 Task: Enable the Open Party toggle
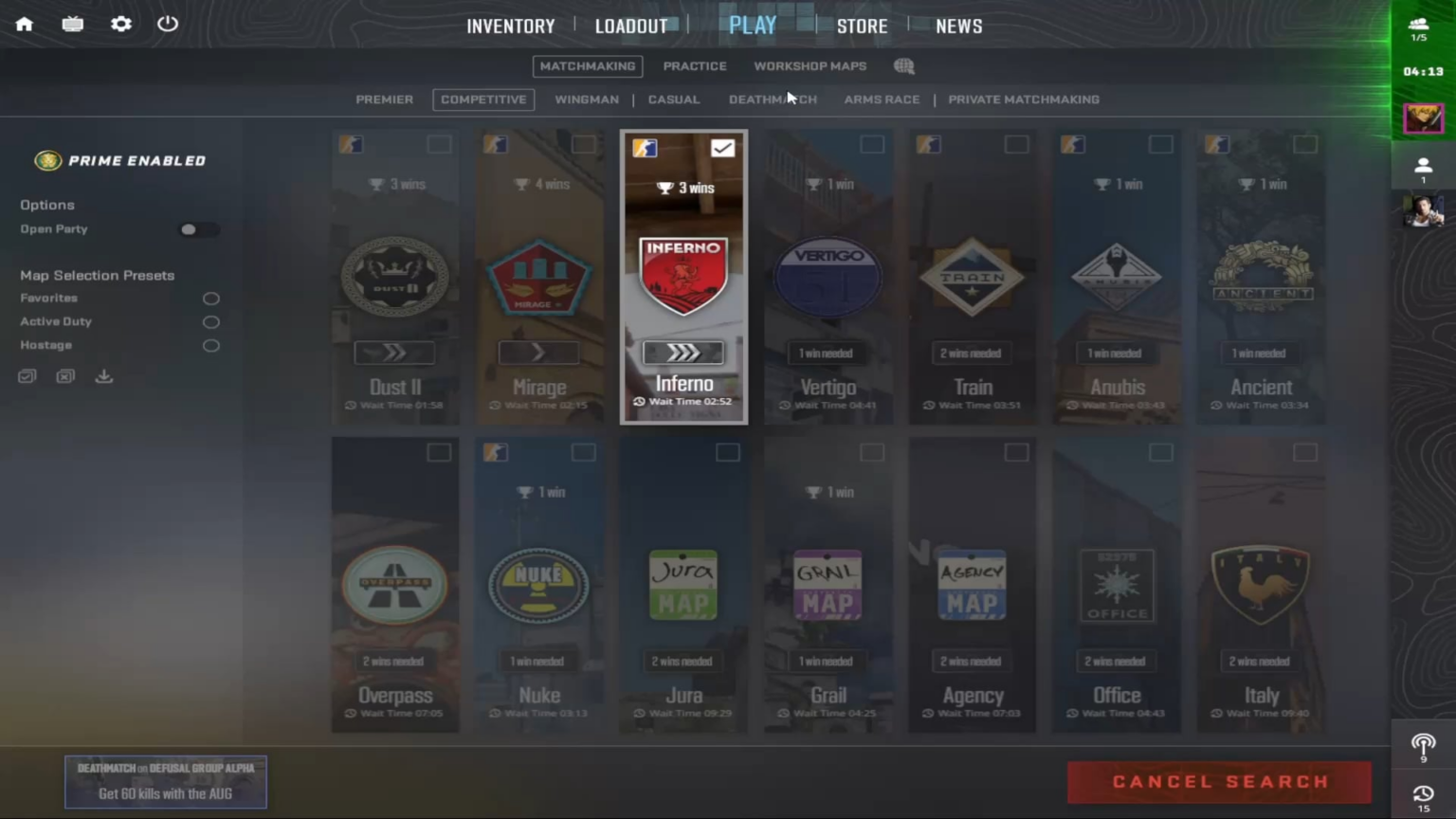pos(198,229)
